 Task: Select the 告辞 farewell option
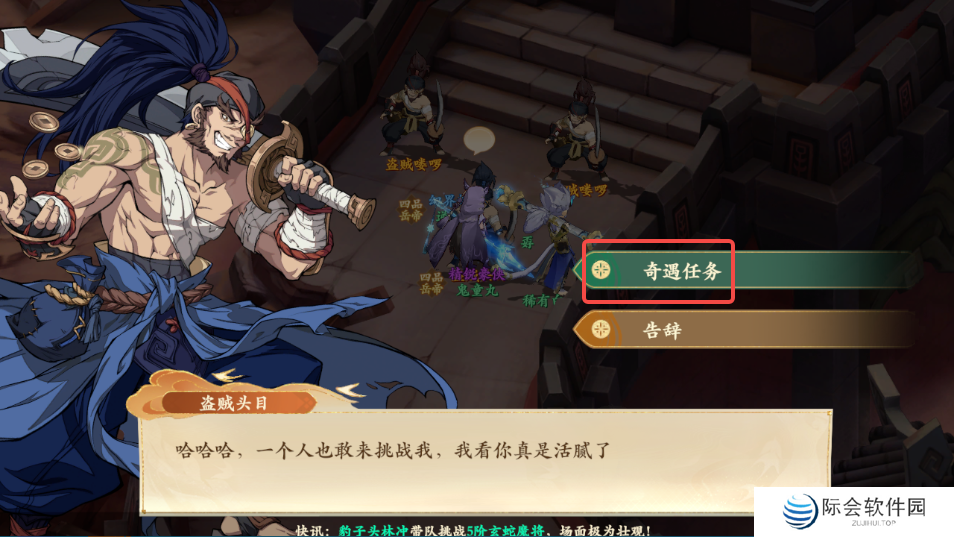coord(660,330)
